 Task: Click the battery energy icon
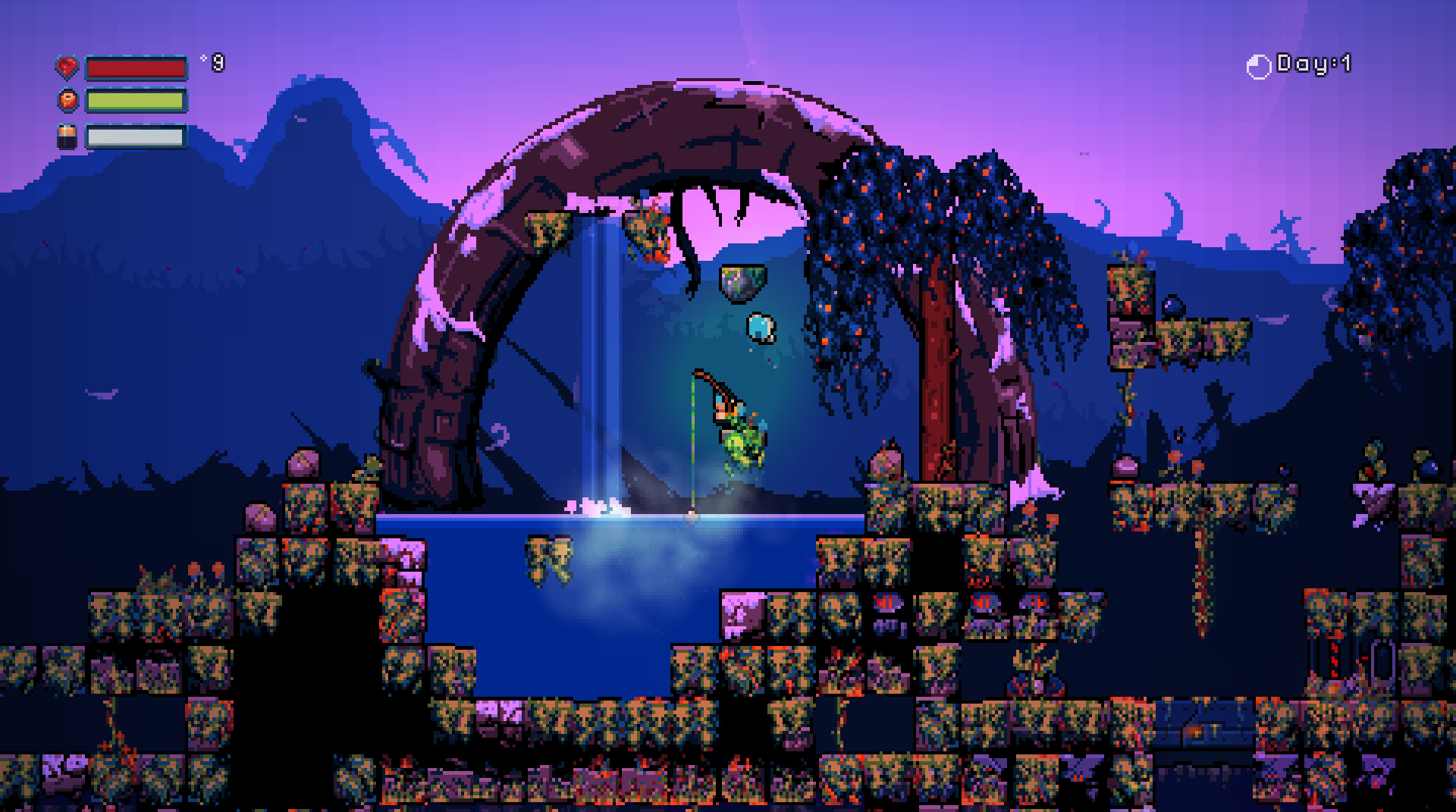click(x=66, y=136)
